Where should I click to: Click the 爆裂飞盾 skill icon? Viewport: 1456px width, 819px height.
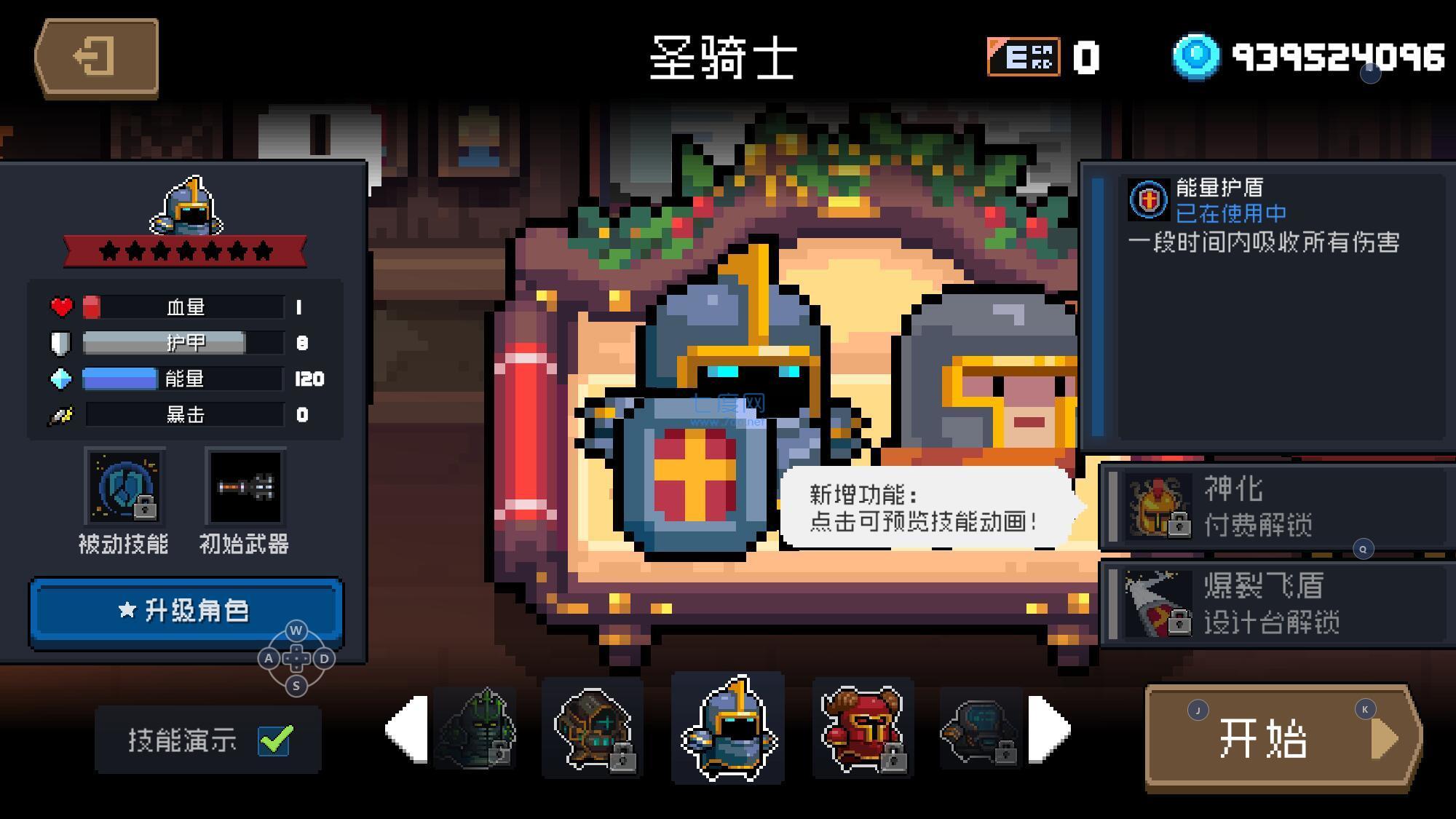coord(1158,606)
